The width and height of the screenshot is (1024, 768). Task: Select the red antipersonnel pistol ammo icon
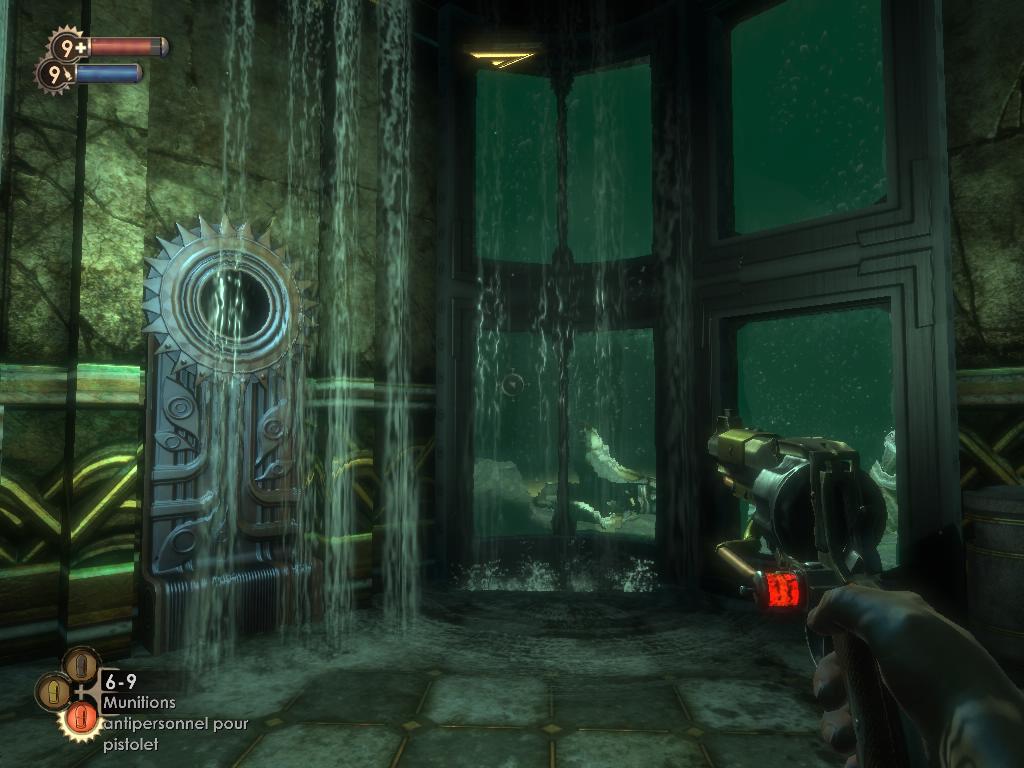point(80,718)
